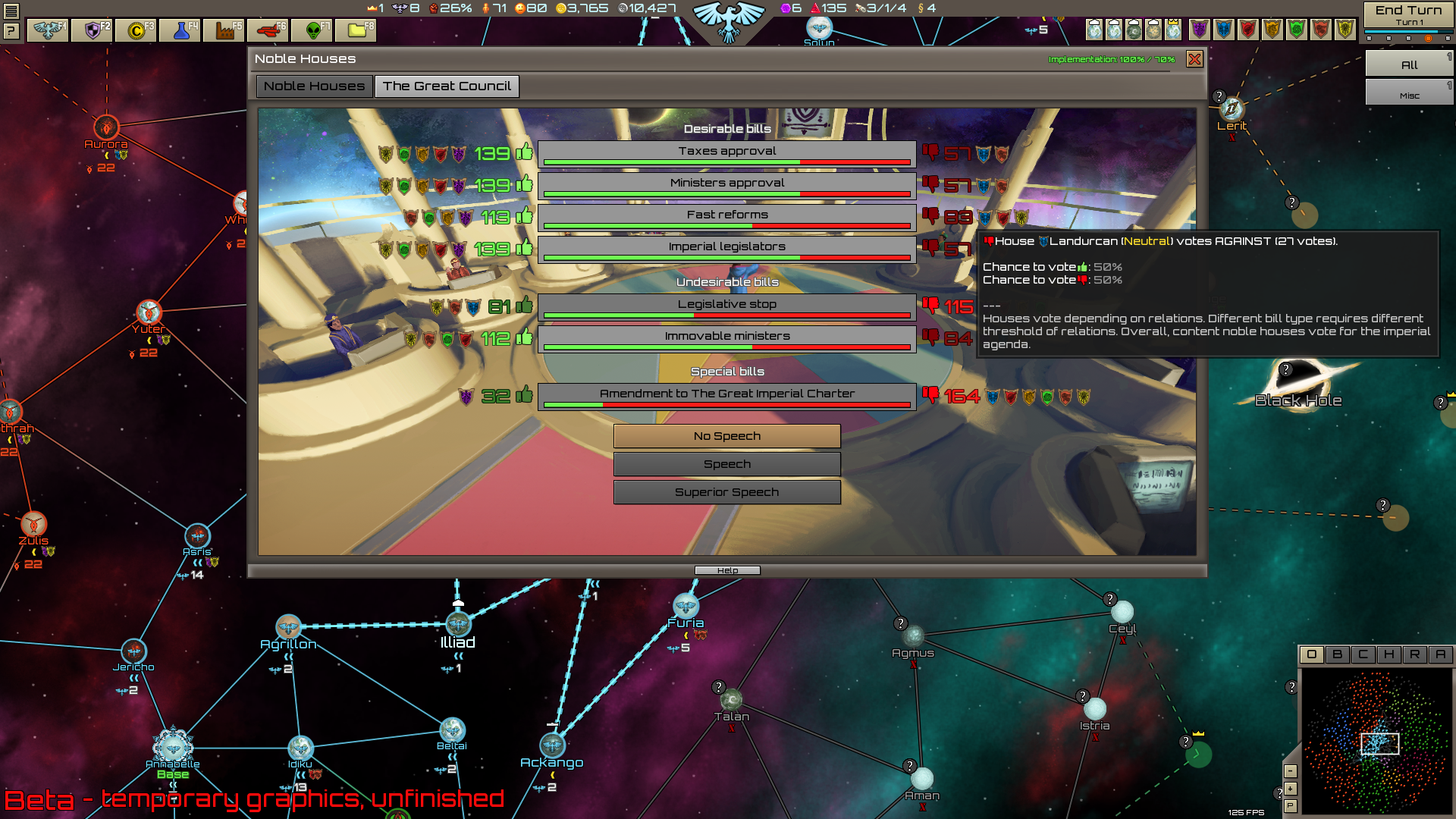The image size is (1456, 819).
Task: Open the F4 research flask panel
Action: (x=180, y=31)
